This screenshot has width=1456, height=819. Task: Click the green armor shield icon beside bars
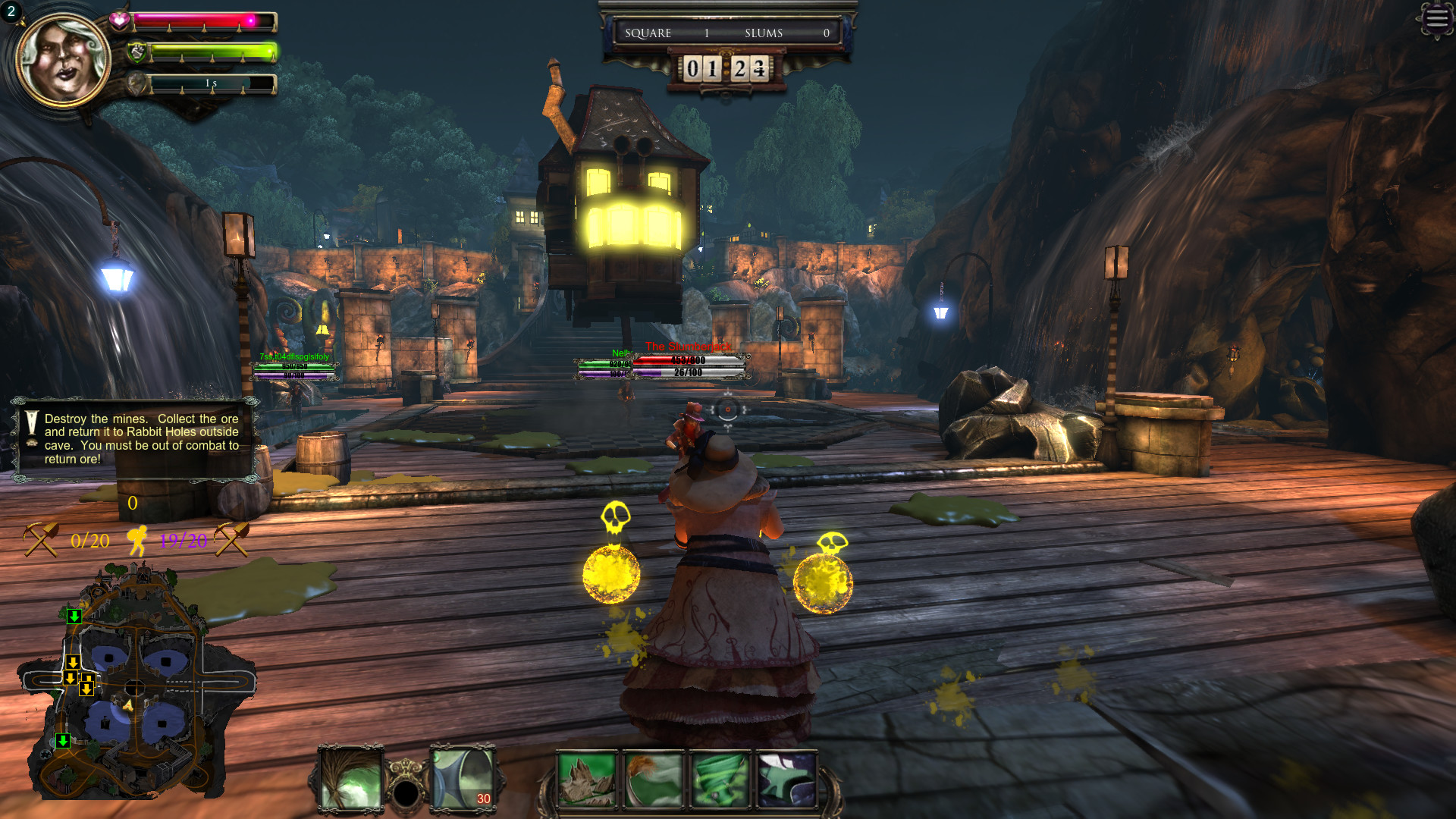point(136,52)
